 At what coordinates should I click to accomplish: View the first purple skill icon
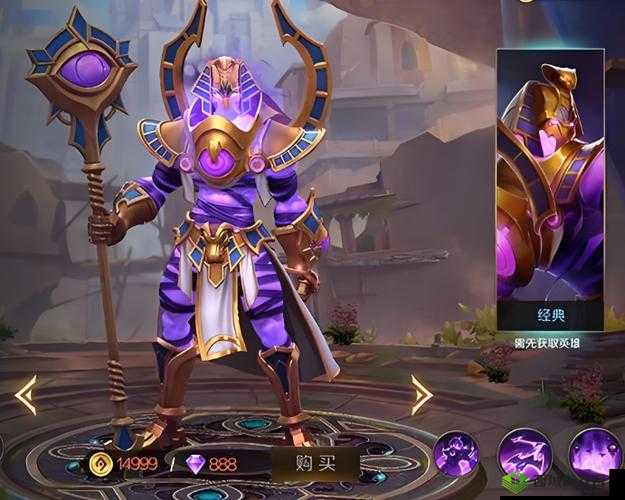pos(456,453)
